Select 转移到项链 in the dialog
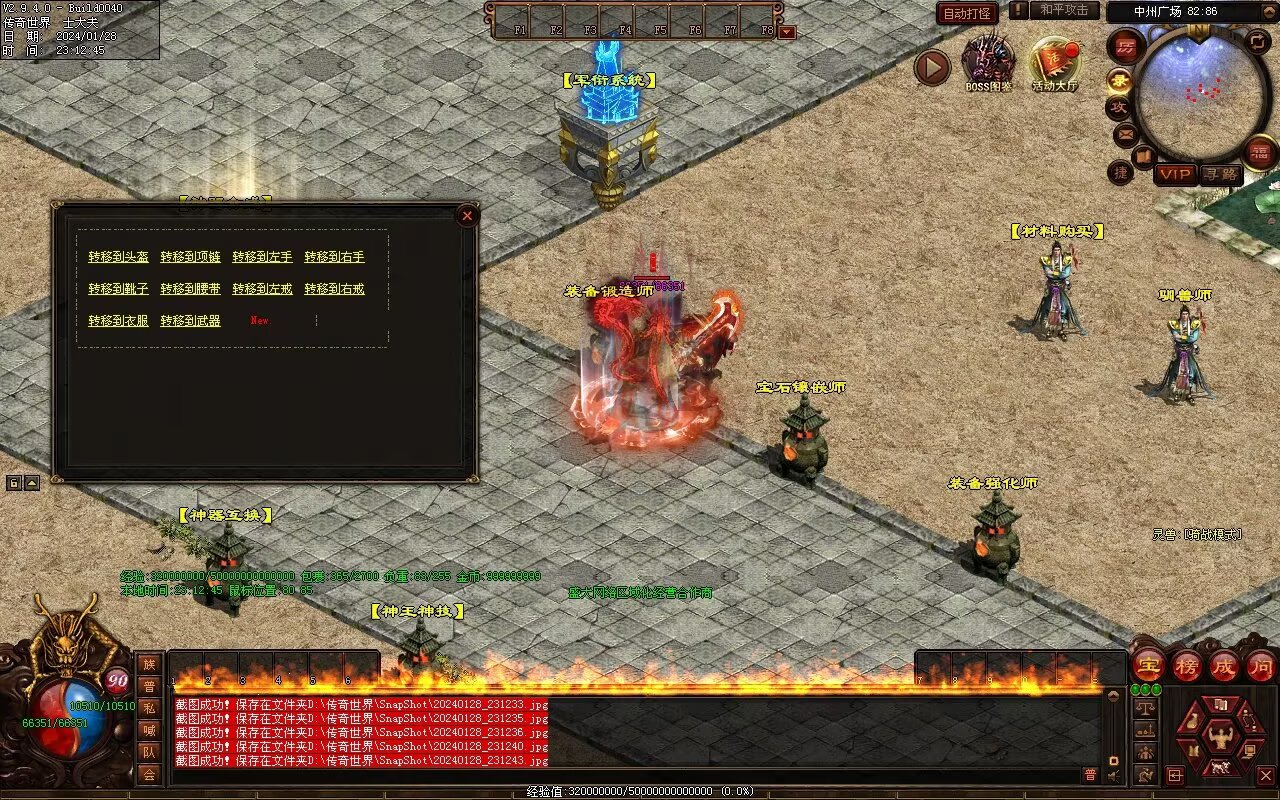1280x800 pixels. 190,257
